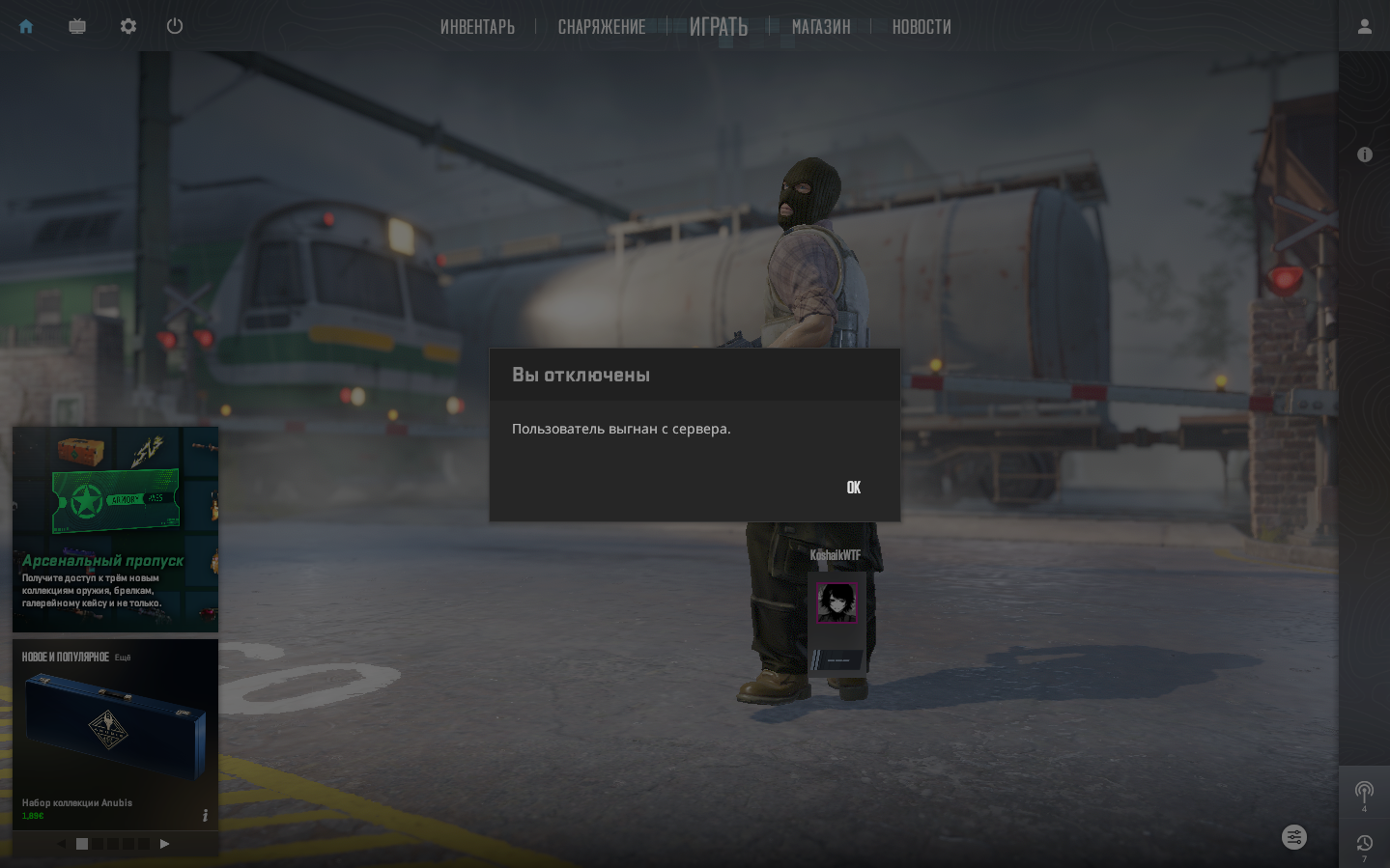
Task: Show the Новости tab
Action: point(922,27)
